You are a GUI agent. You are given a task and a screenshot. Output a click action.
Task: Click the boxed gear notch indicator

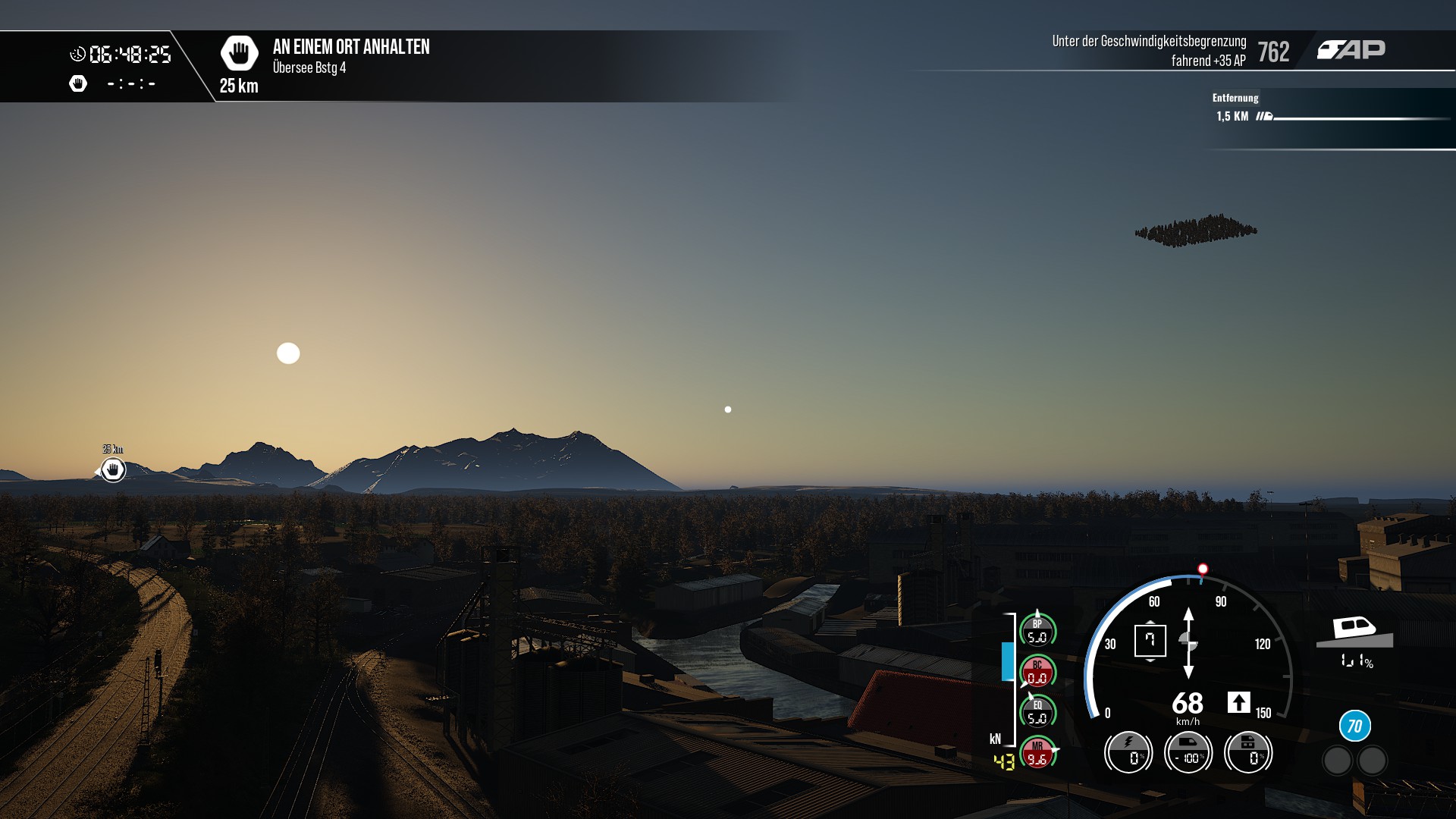click(1150, 641)
